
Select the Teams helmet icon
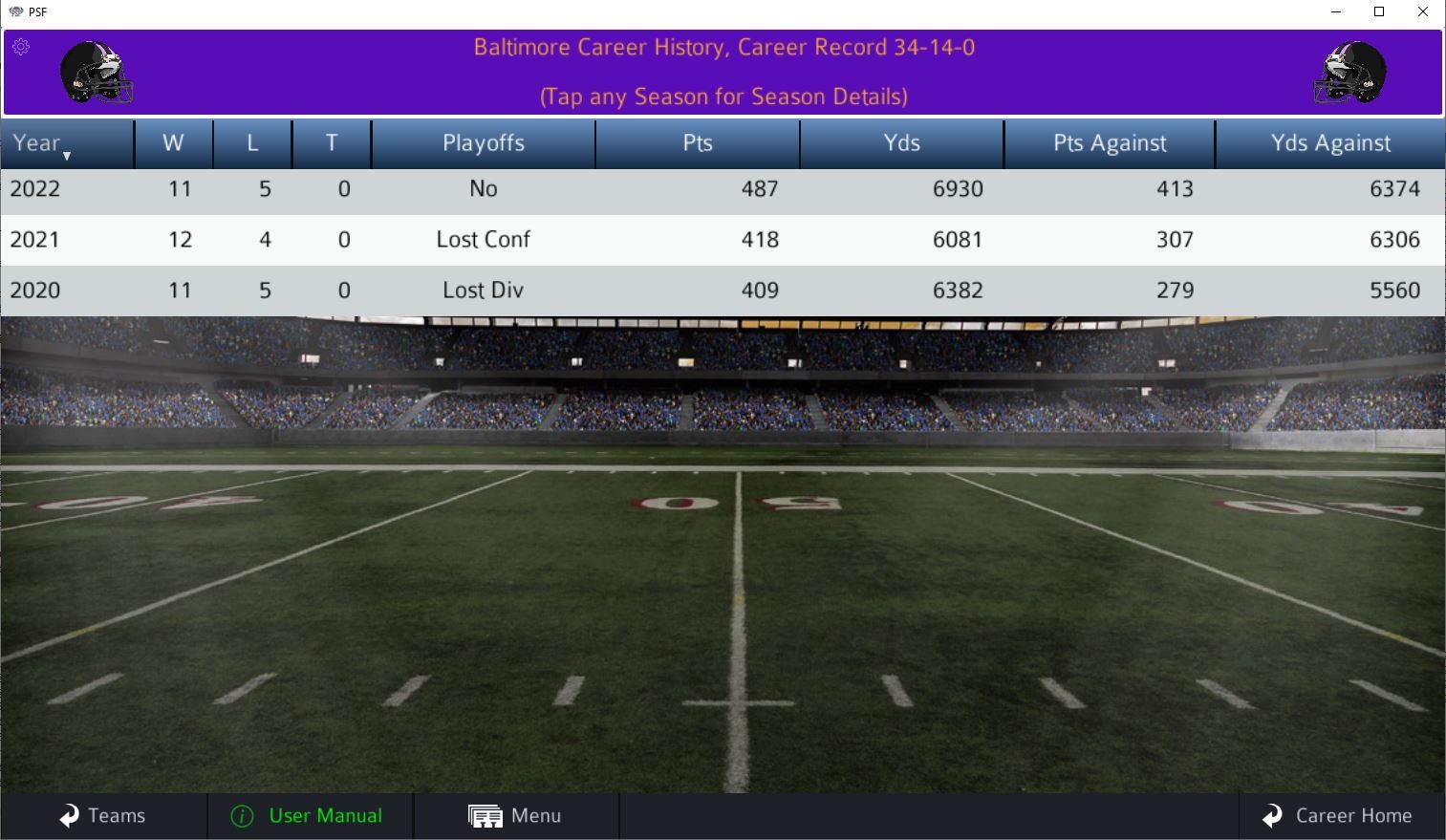[x=67, y=815]
